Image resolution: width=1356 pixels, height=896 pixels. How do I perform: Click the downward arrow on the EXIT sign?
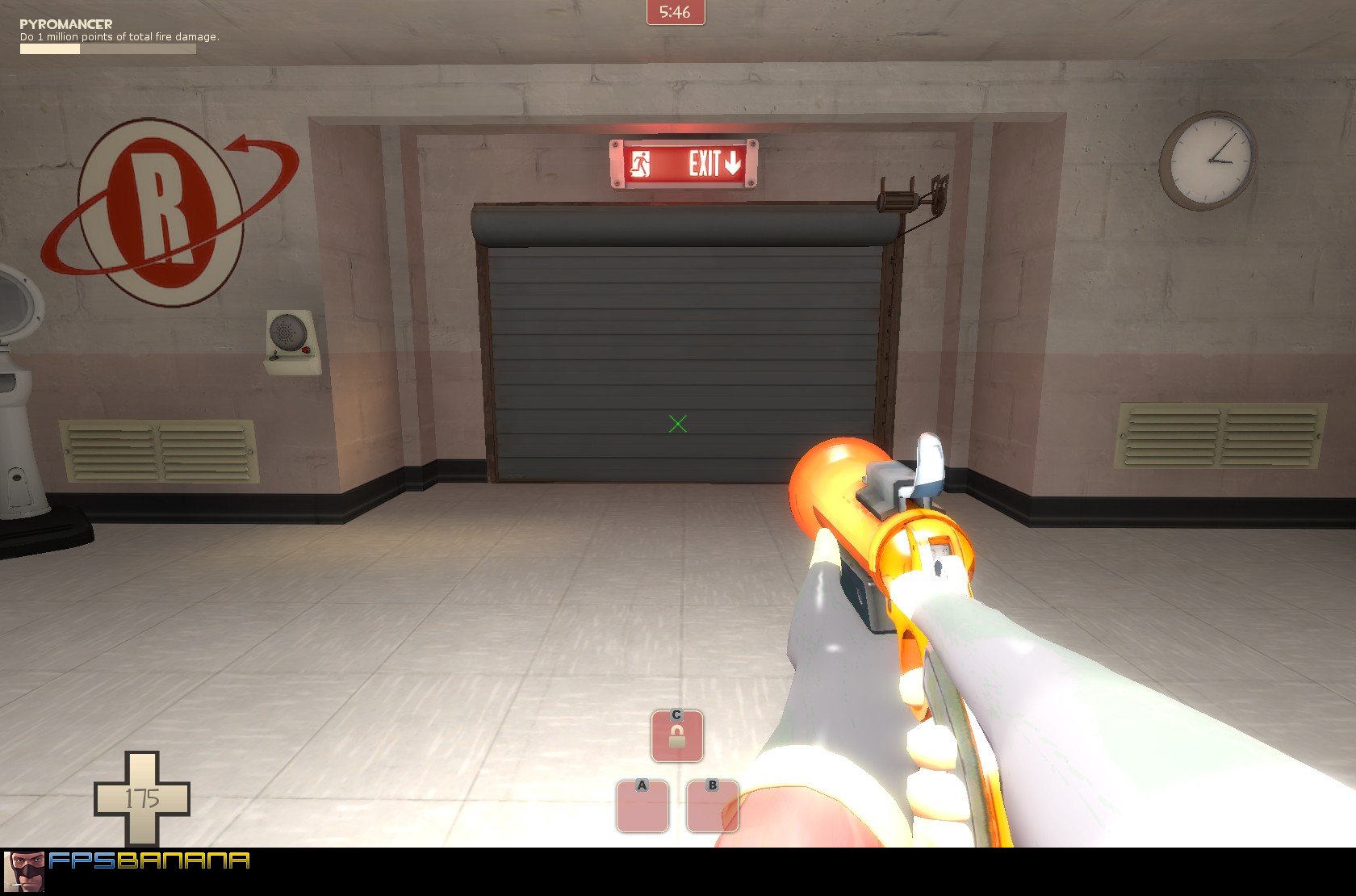[x=733, y=165]
